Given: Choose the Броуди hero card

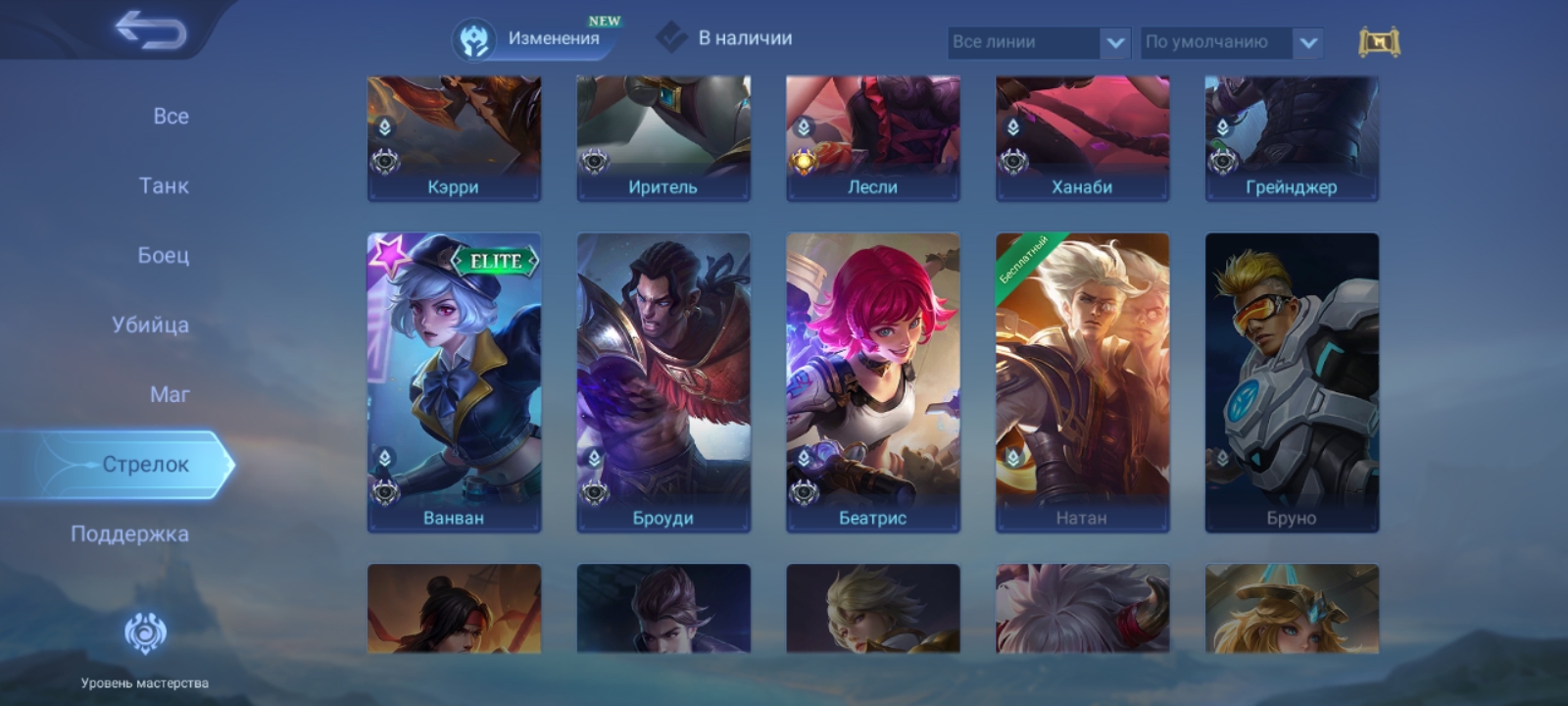Looking at the screenshot, I should coord(663,382).
